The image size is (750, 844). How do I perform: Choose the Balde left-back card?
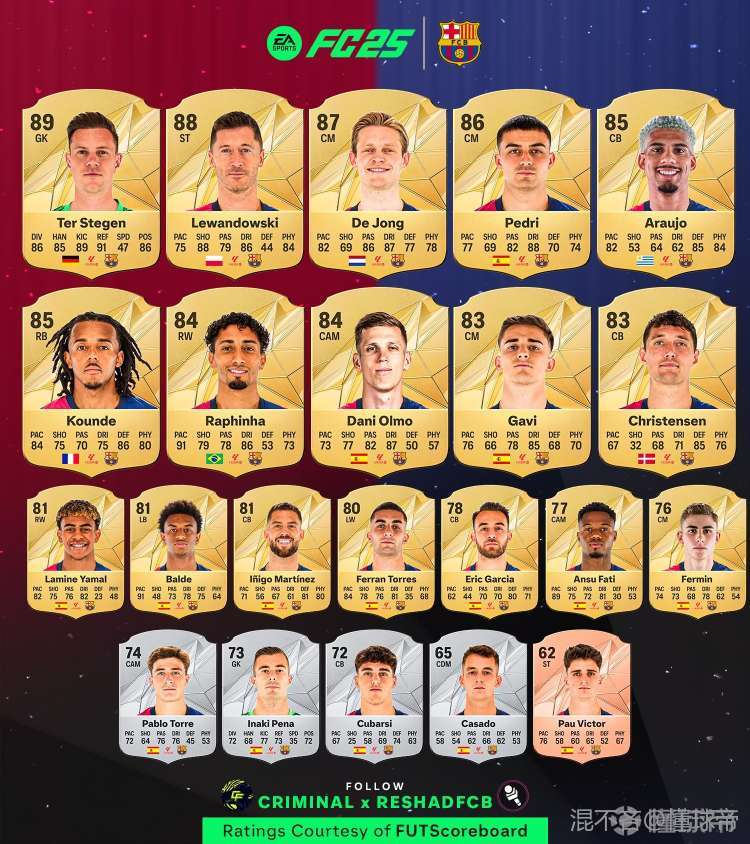coord(178,550)
